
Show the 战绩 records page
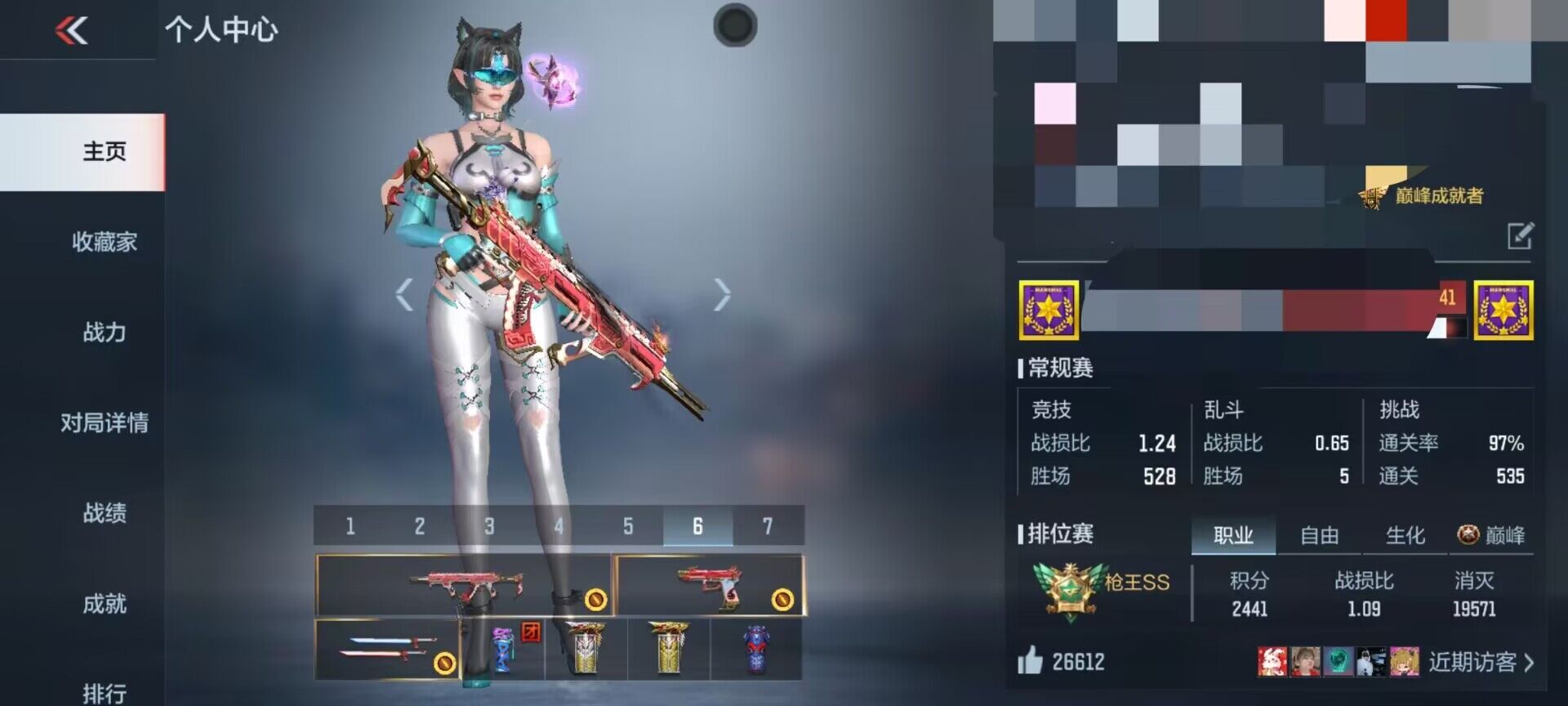(x=104, y=513)
